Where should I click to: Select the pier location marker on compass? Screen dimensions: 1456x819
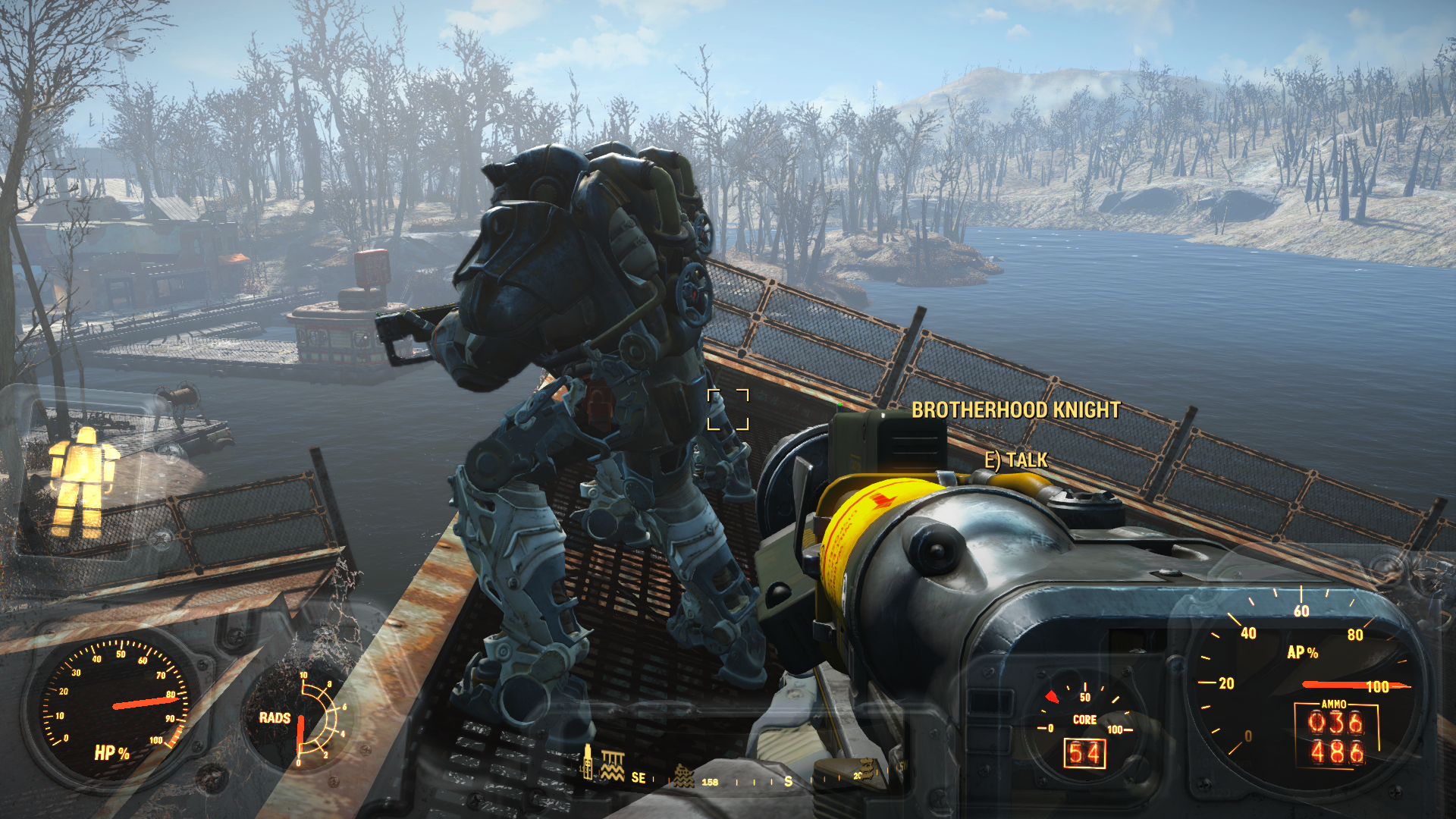(613, 766)
